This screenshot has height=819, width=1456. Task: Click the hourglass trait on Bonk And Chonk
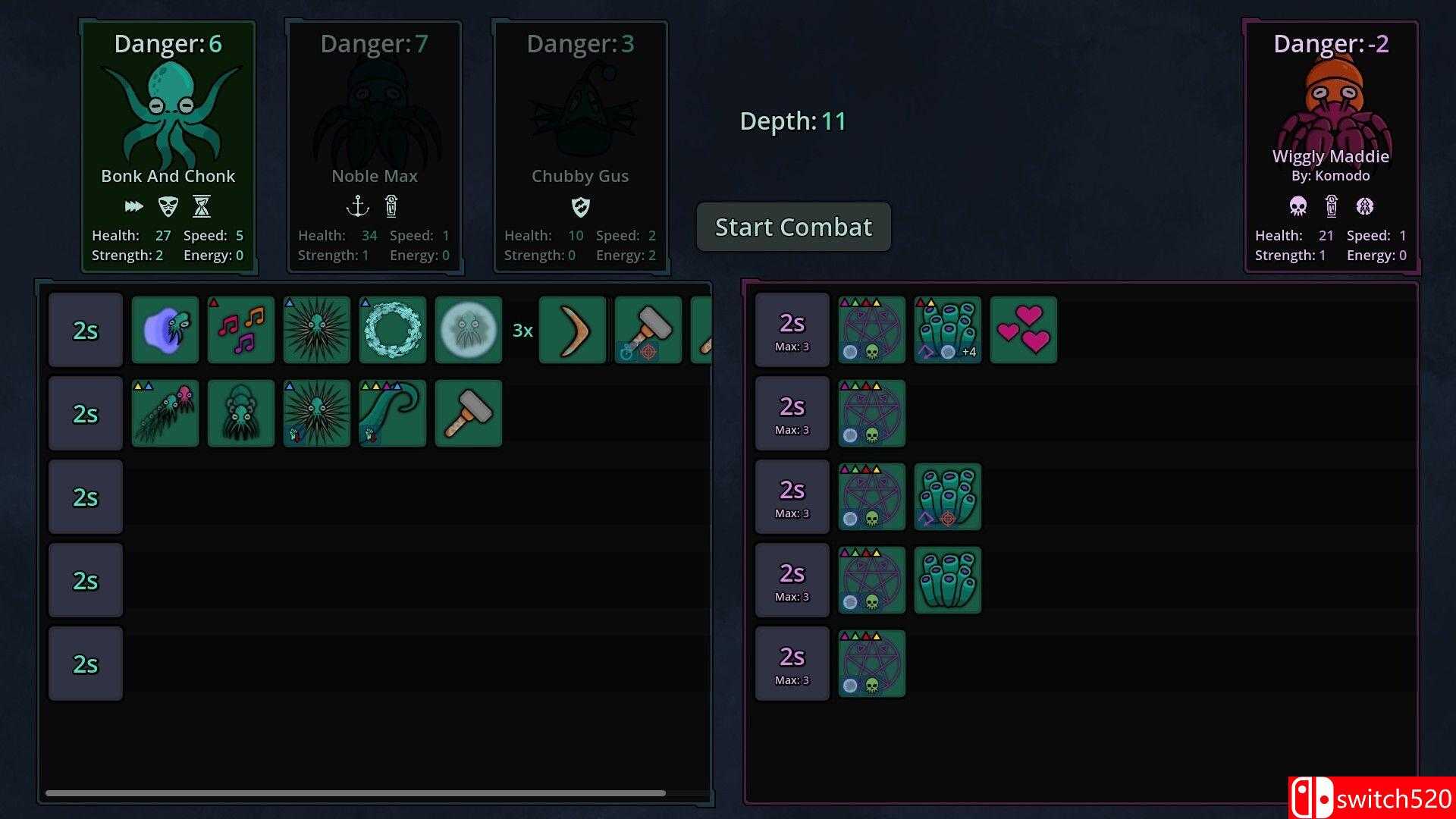[x=202, y=206]
